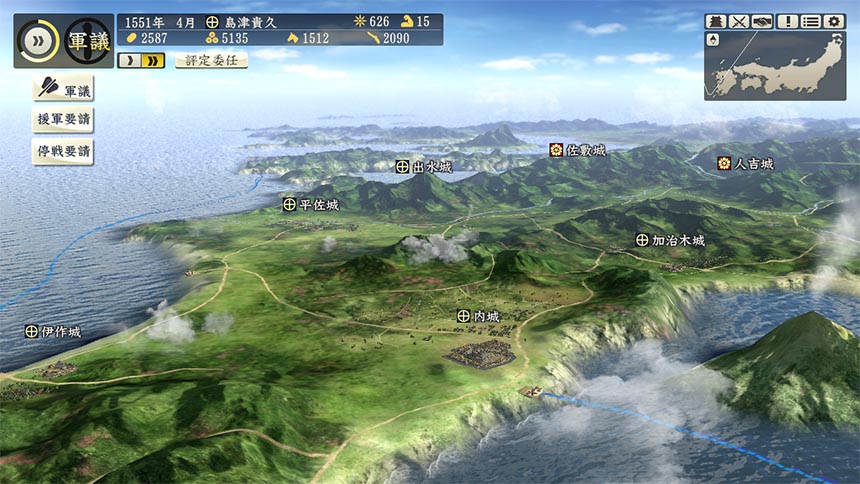Set game speed to single arrow

pos(130,61)
